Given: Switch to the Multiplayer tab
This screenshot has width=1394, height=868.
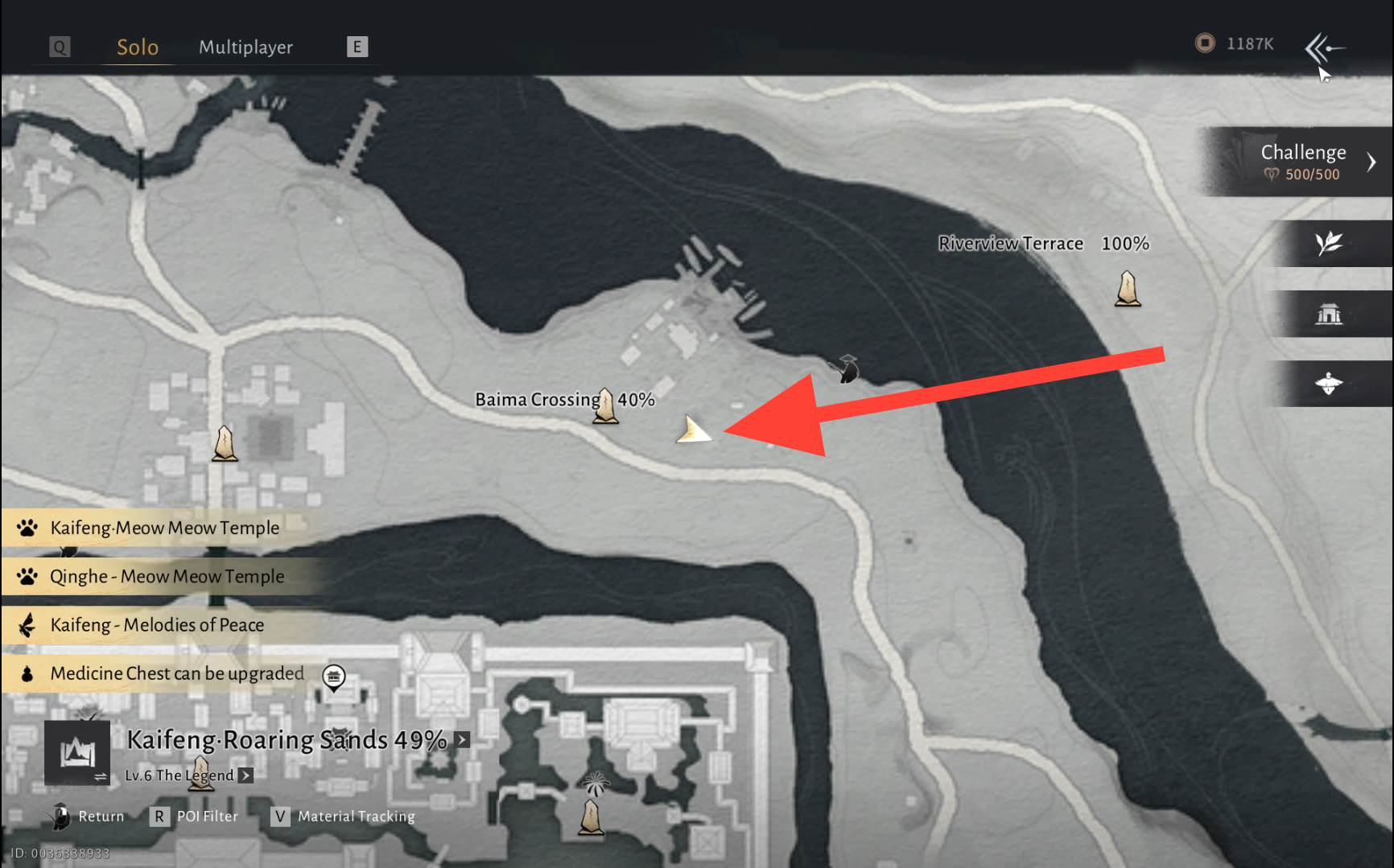Looking at the screenshot, I should coord(245,47).
